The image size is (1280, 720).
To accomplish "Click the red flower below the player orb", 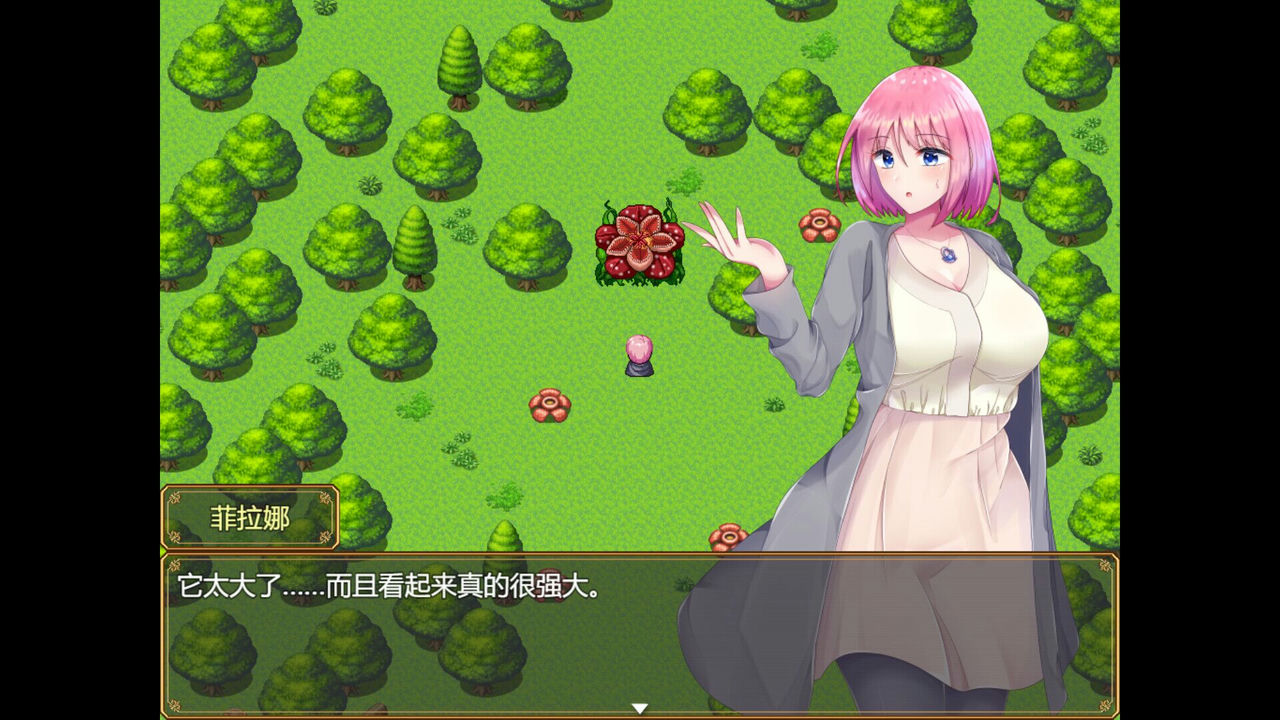I will [548, 402].
